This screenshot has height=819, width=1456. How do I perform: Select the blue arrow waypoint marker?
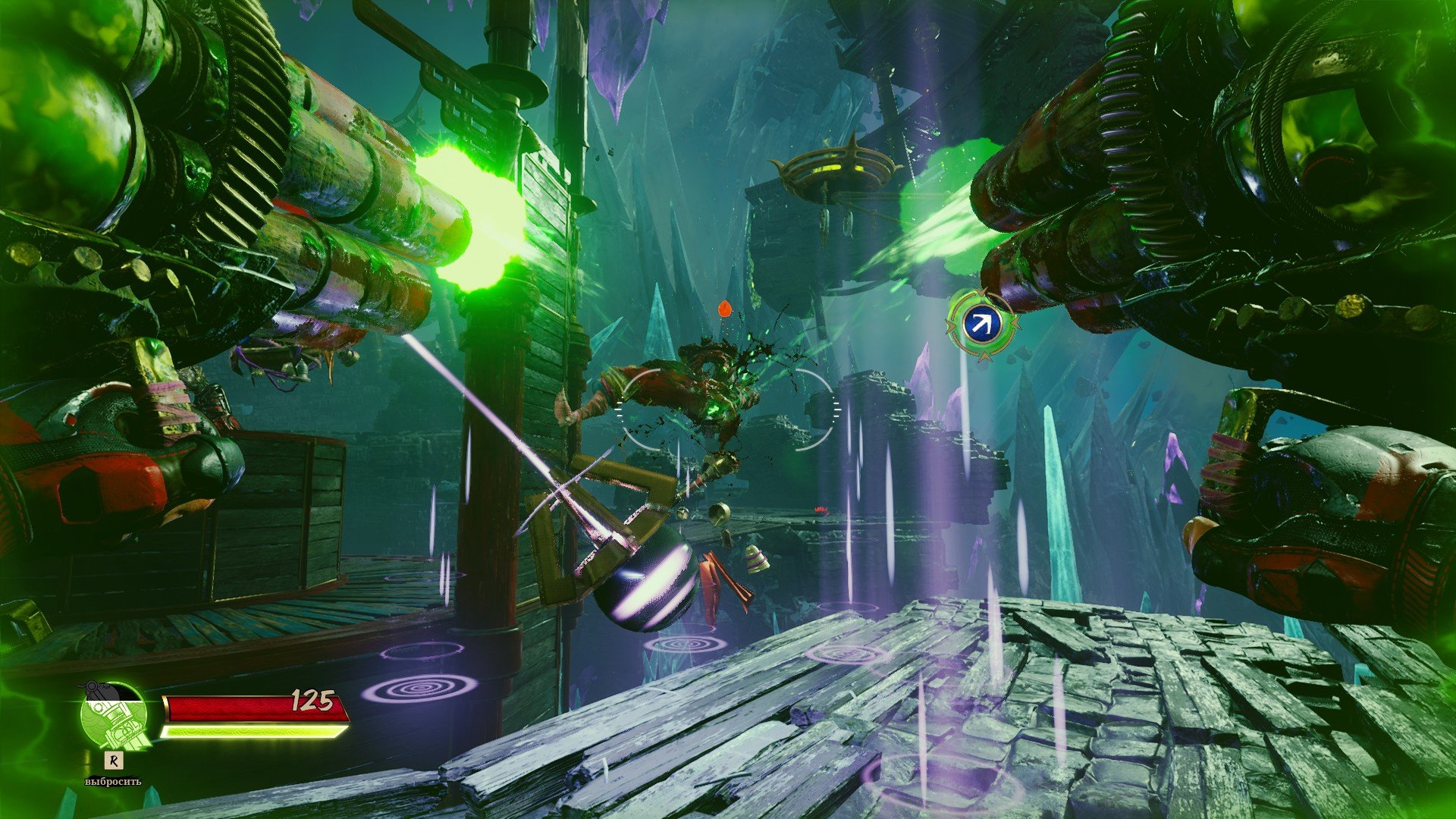click(981, 325)
